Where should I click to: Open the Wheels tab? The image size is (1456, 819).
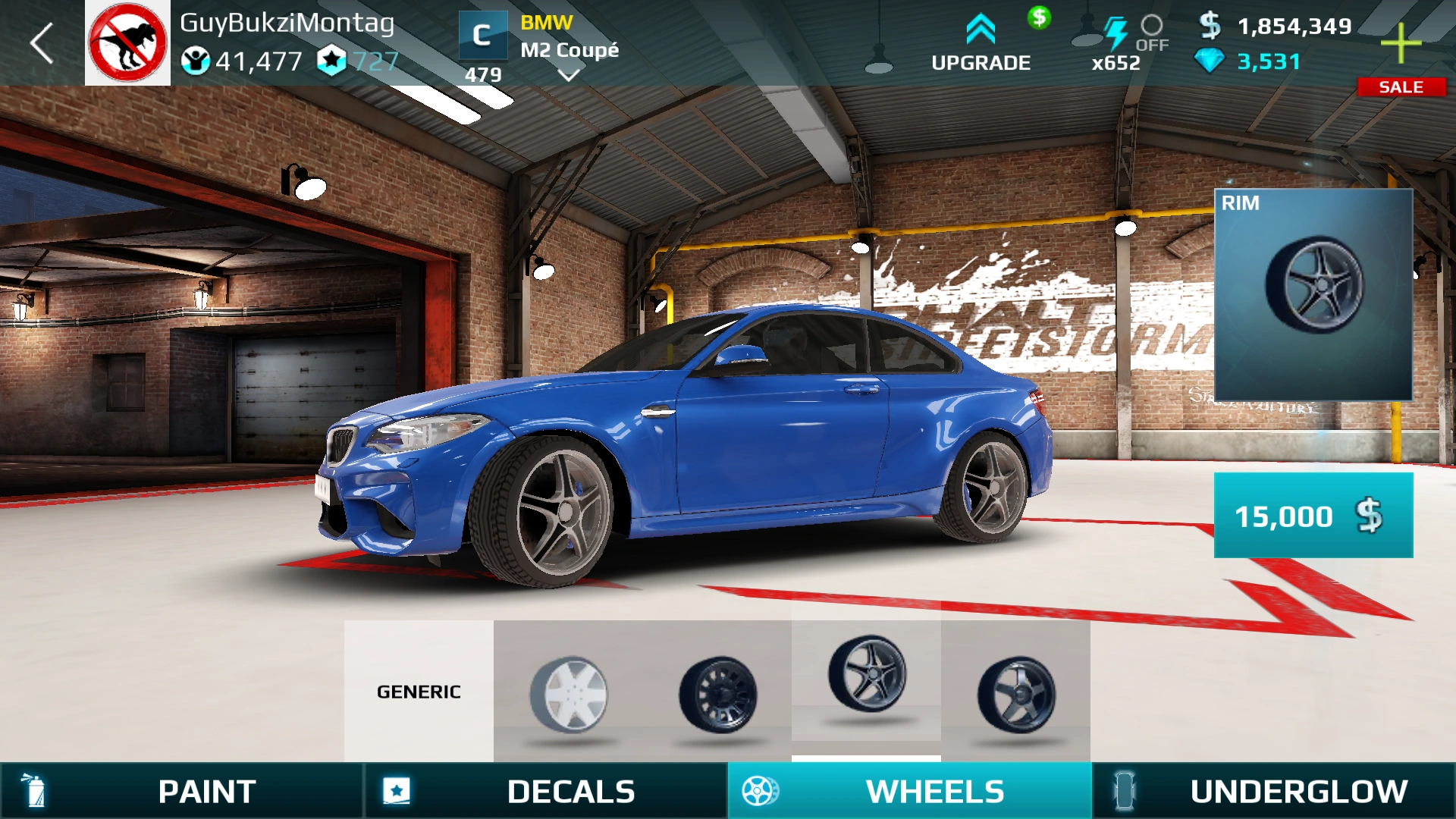[910, 791]
